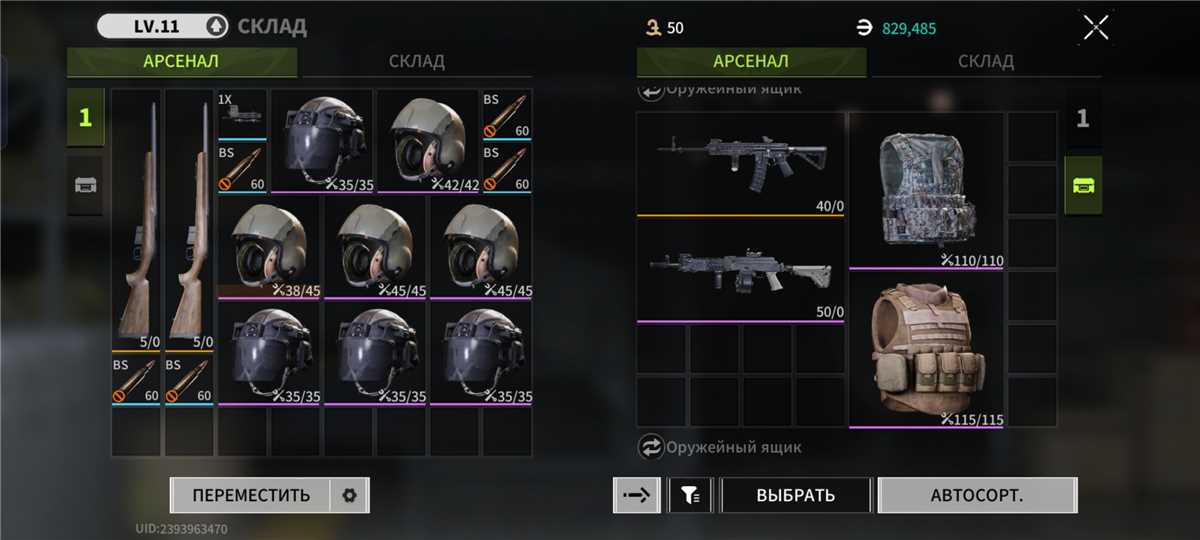1200x540 pixels.
Task: Upgrade level via the LV.11 arrow badge
Action: point(214,27)
